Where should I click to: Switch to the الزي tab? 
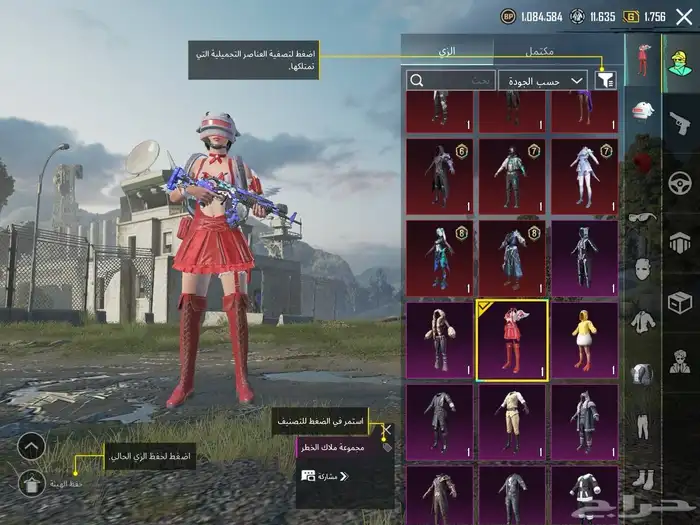click(x=447, y=50)
